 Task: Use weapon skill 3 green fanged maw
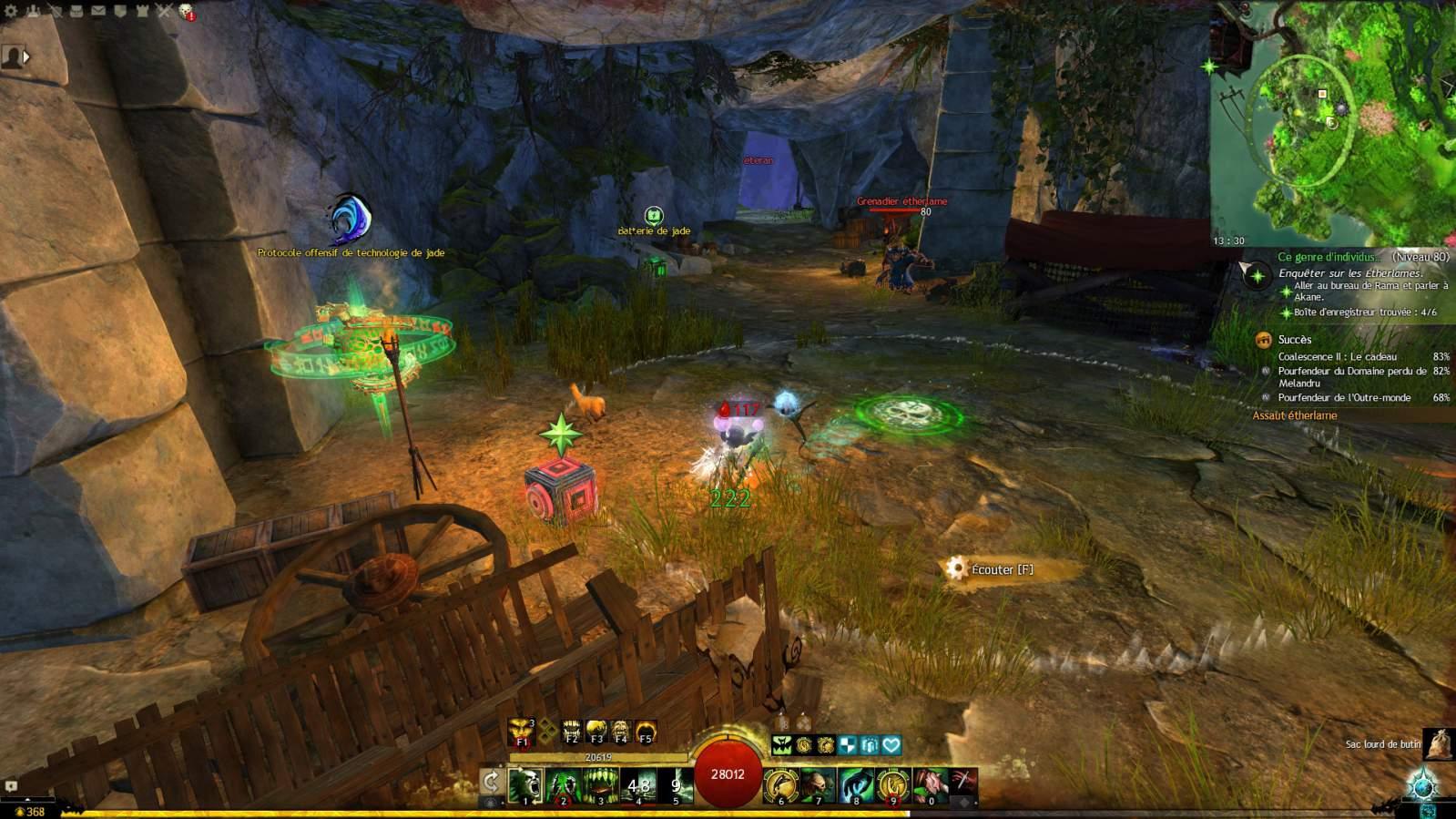[x=600, y=785]
